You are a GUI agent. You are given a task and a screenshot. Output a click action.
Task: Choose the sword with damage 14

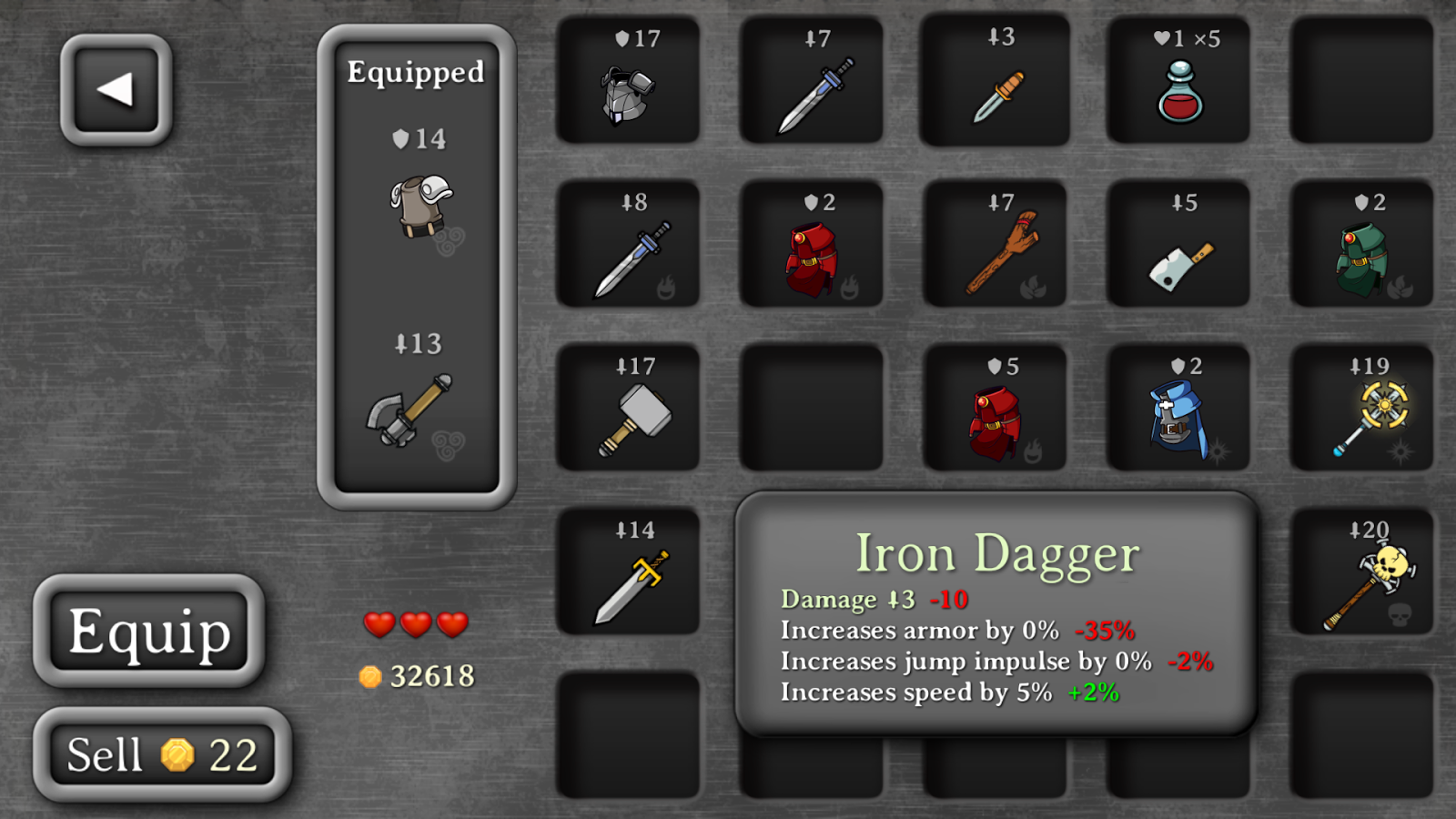coord(628,573)
